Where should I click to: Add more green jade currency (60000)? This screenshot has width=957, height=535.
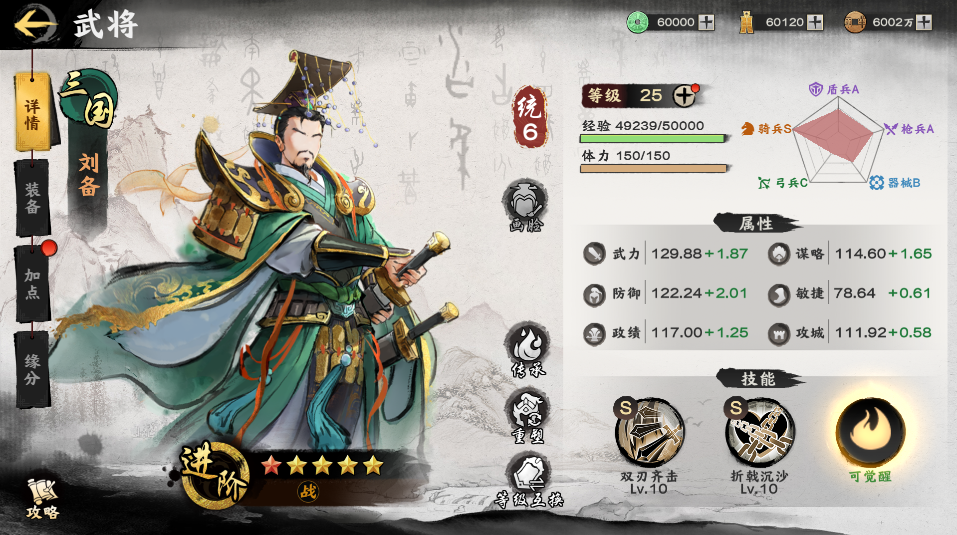click(706, 22)
